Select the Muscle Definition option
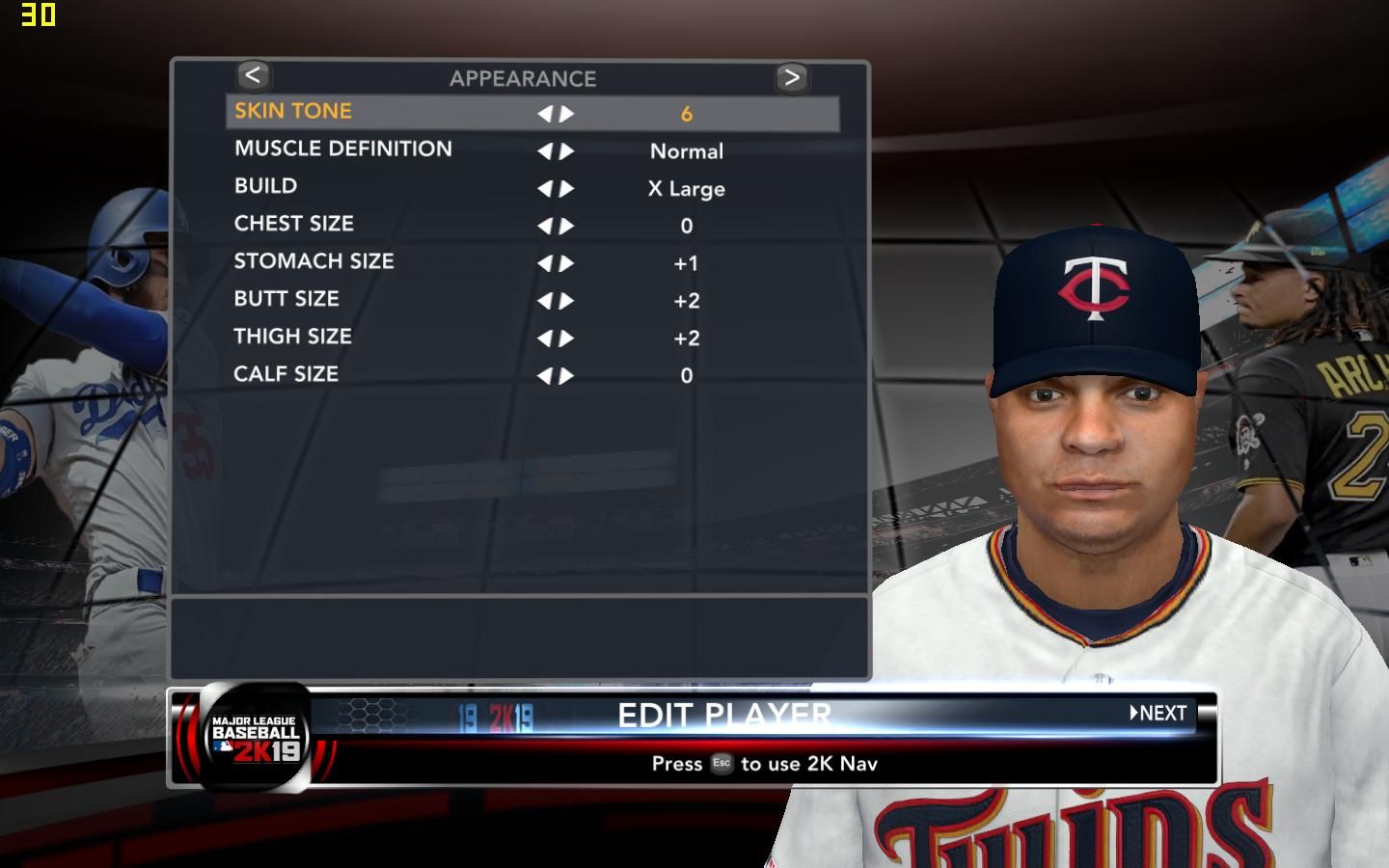 (342, 149)
